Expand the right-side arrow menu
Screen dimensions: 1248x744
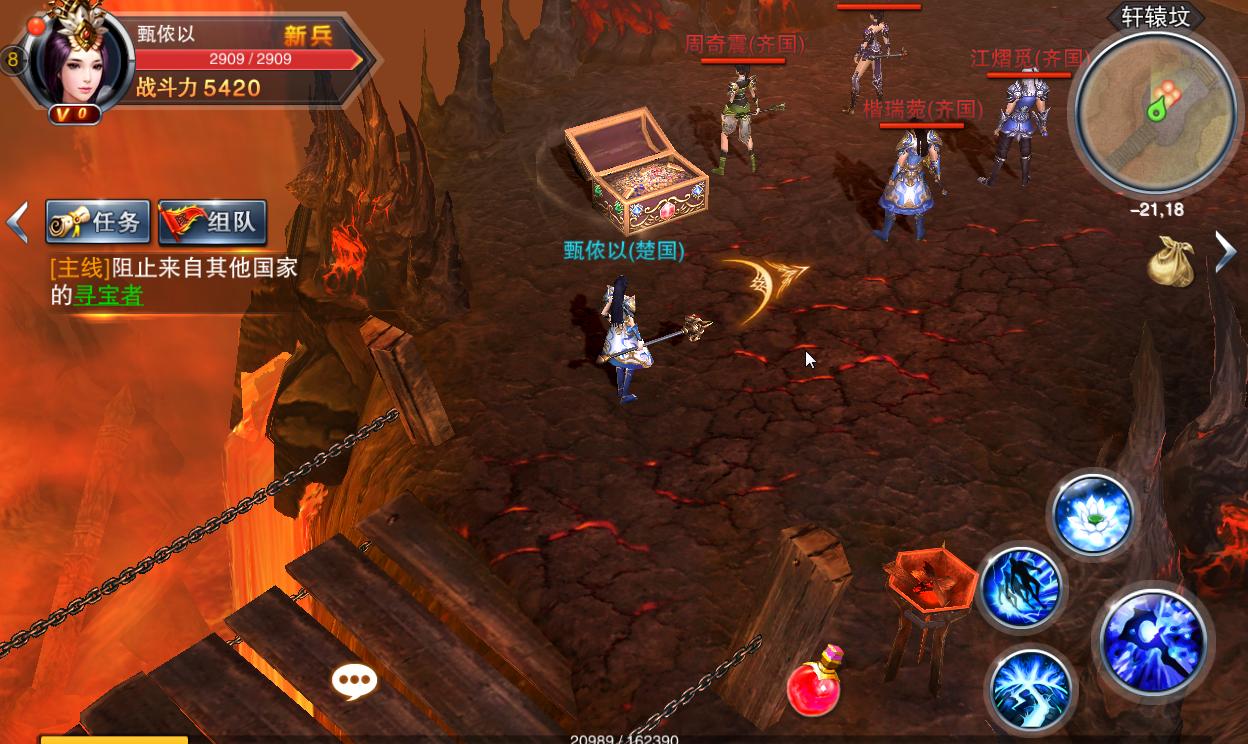[x=1226, y=251]
